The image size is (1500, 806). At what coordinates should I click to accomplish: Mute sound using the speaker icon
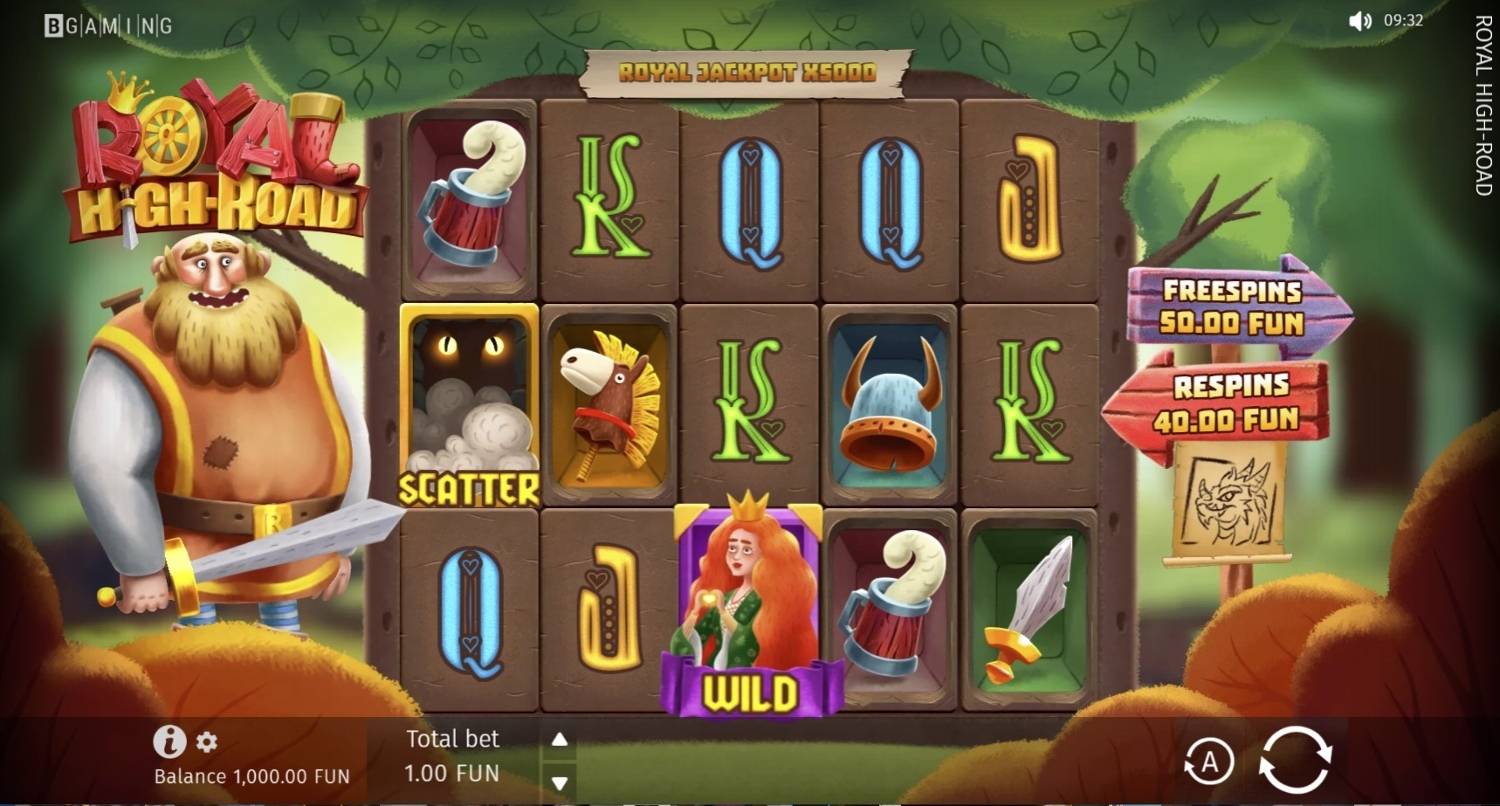tap(1360, 20)
